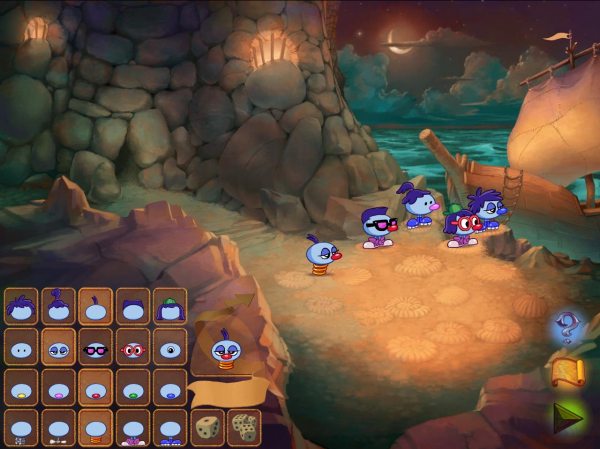The width and height of the screenshot is (600, 449).
Task: Roll the pair of dice for random Zoombinis
Action: (x=243, y=427)
